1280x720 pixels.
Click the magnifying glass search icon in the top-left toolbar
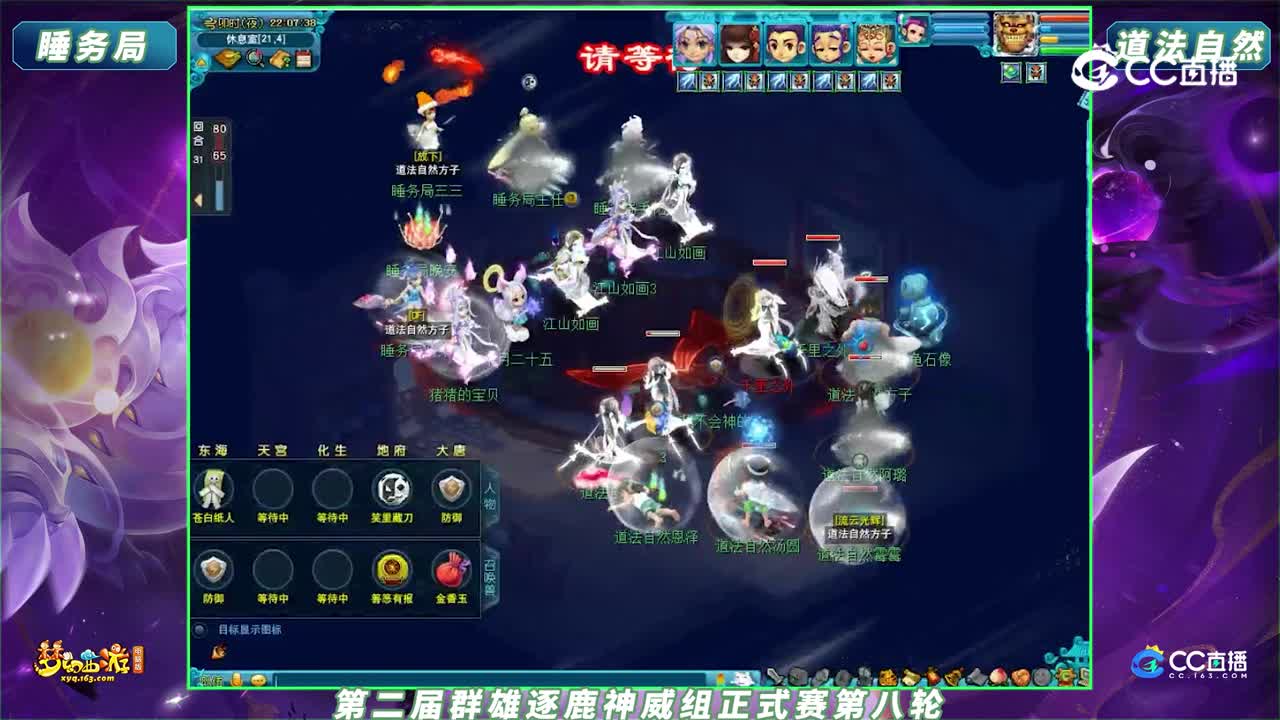click(254, 58)
